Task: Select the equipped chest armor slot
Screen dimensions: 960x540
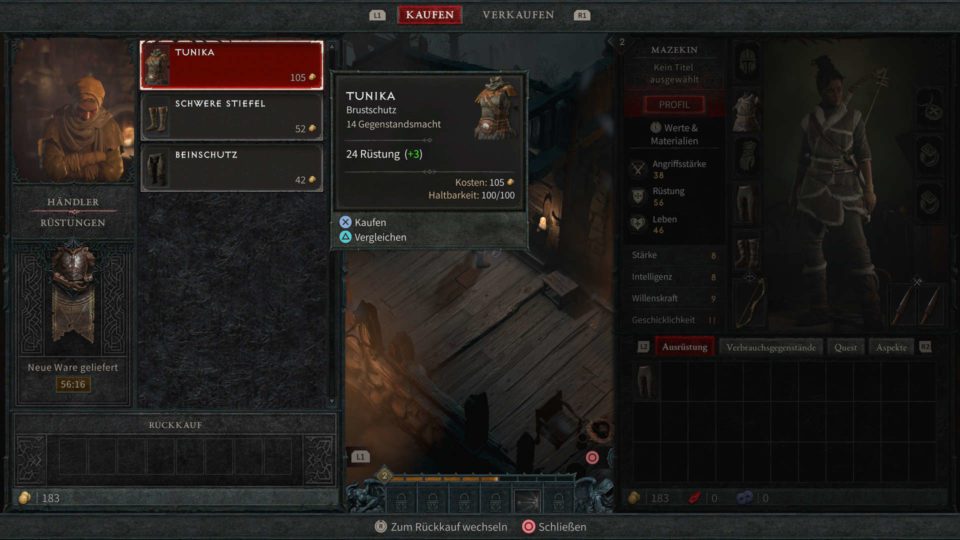Action: tap(747, 110)
